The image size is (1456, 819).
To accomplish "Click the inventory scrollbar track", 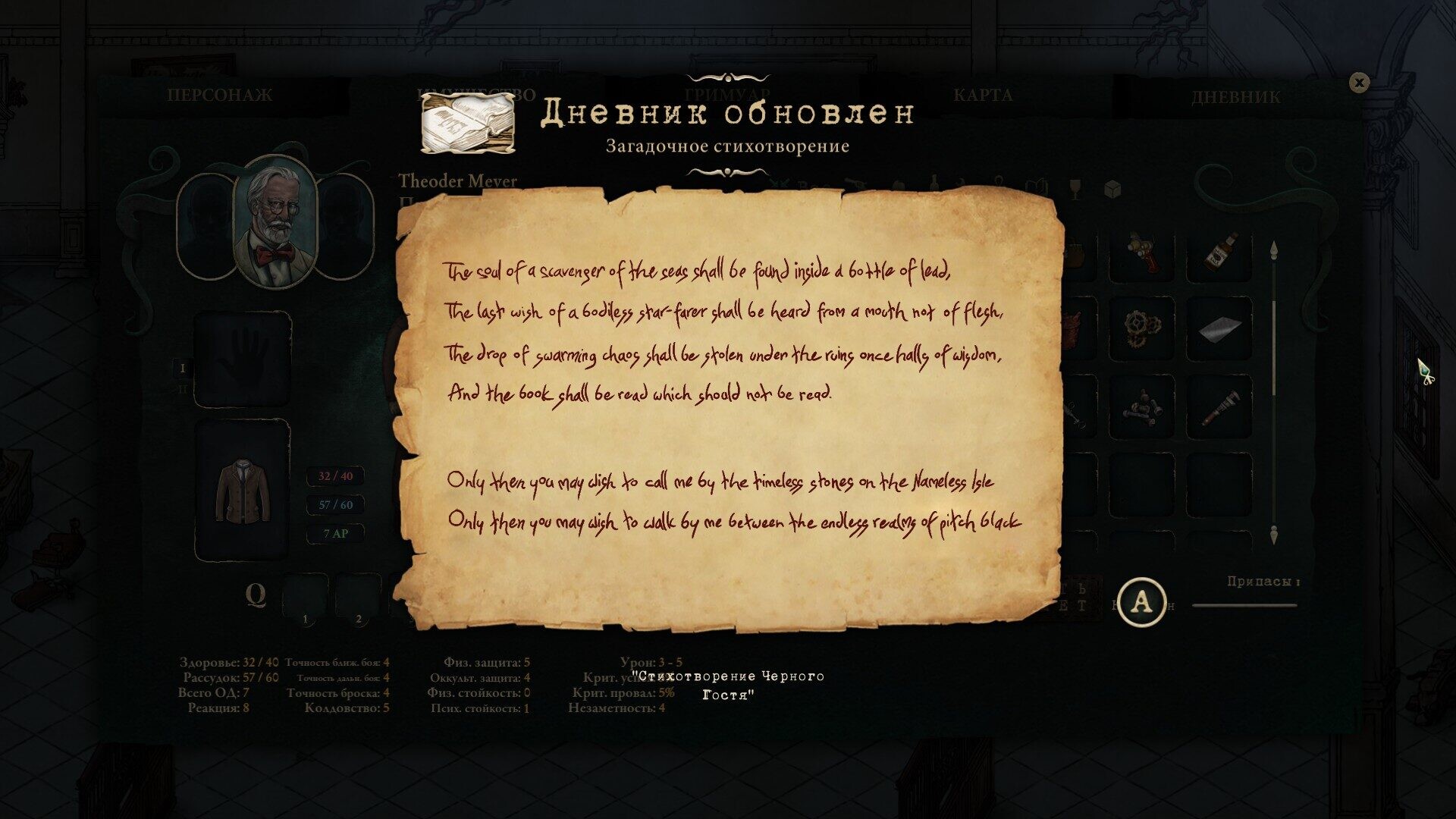I will tap(1274, 394).
